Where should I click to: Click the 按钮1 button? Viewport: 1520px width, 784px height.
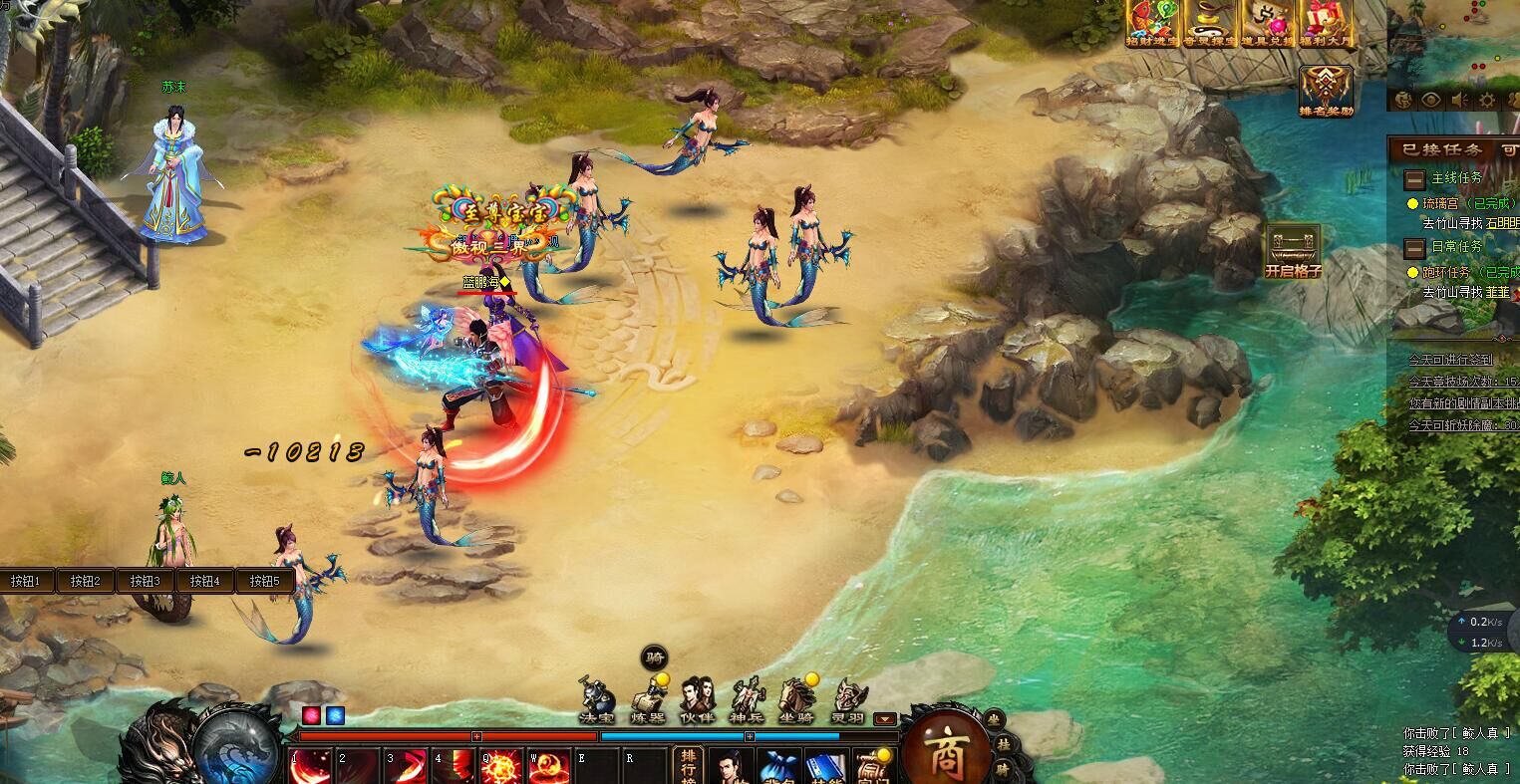coord(26,581)
